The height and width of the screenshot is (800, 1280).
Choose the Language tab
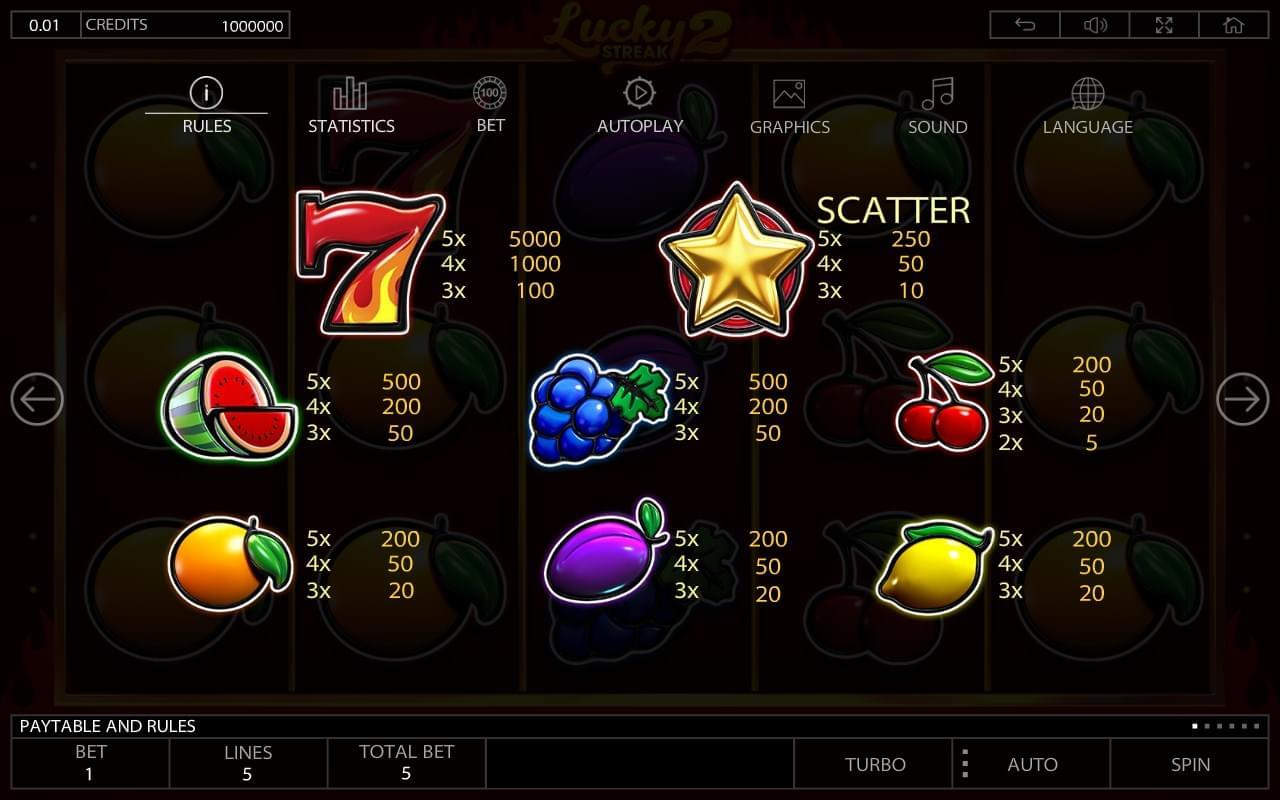(x=1087, y=108)
